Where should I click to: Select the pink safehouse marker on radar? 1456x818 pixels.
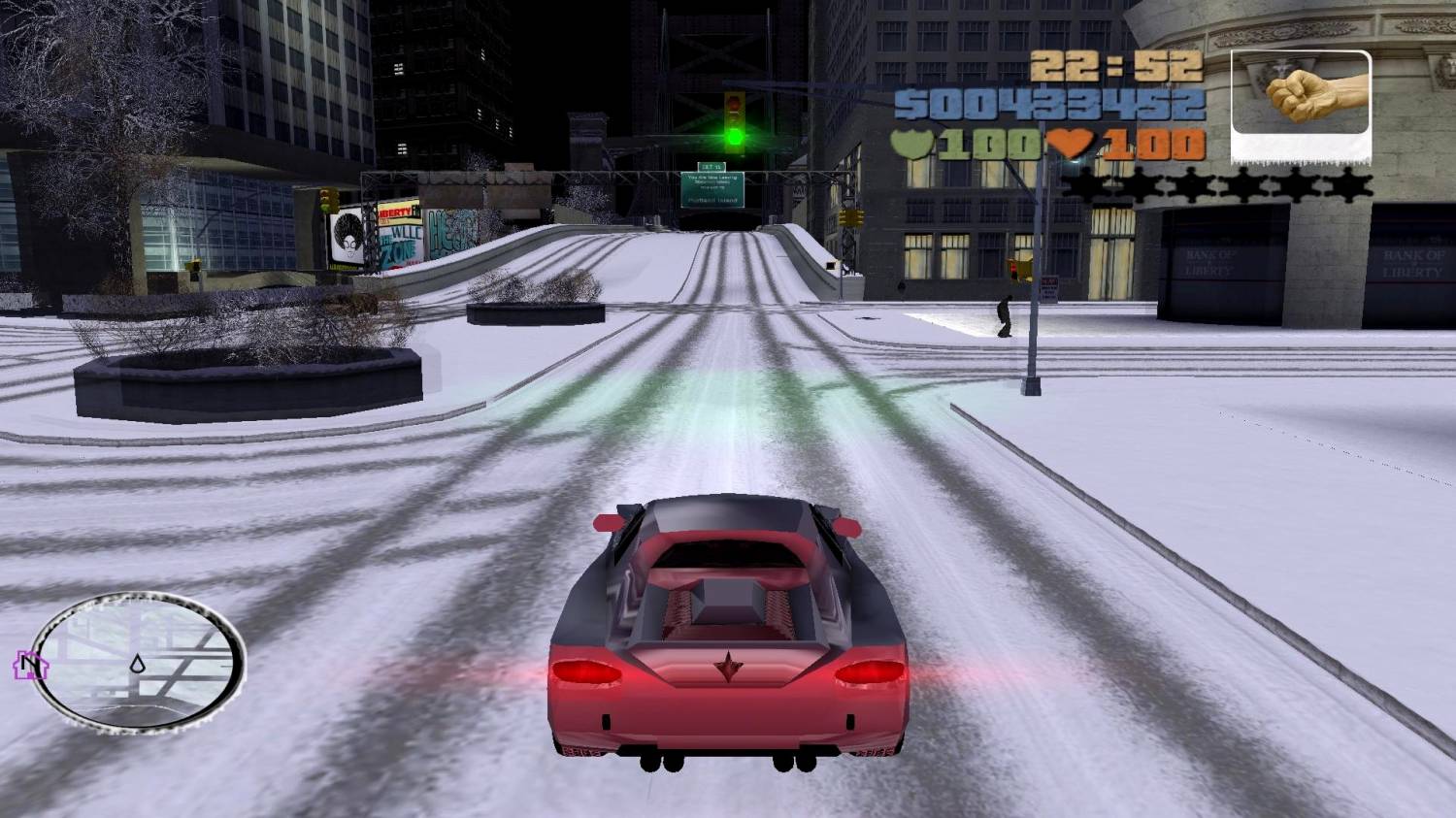coord(27,665)
